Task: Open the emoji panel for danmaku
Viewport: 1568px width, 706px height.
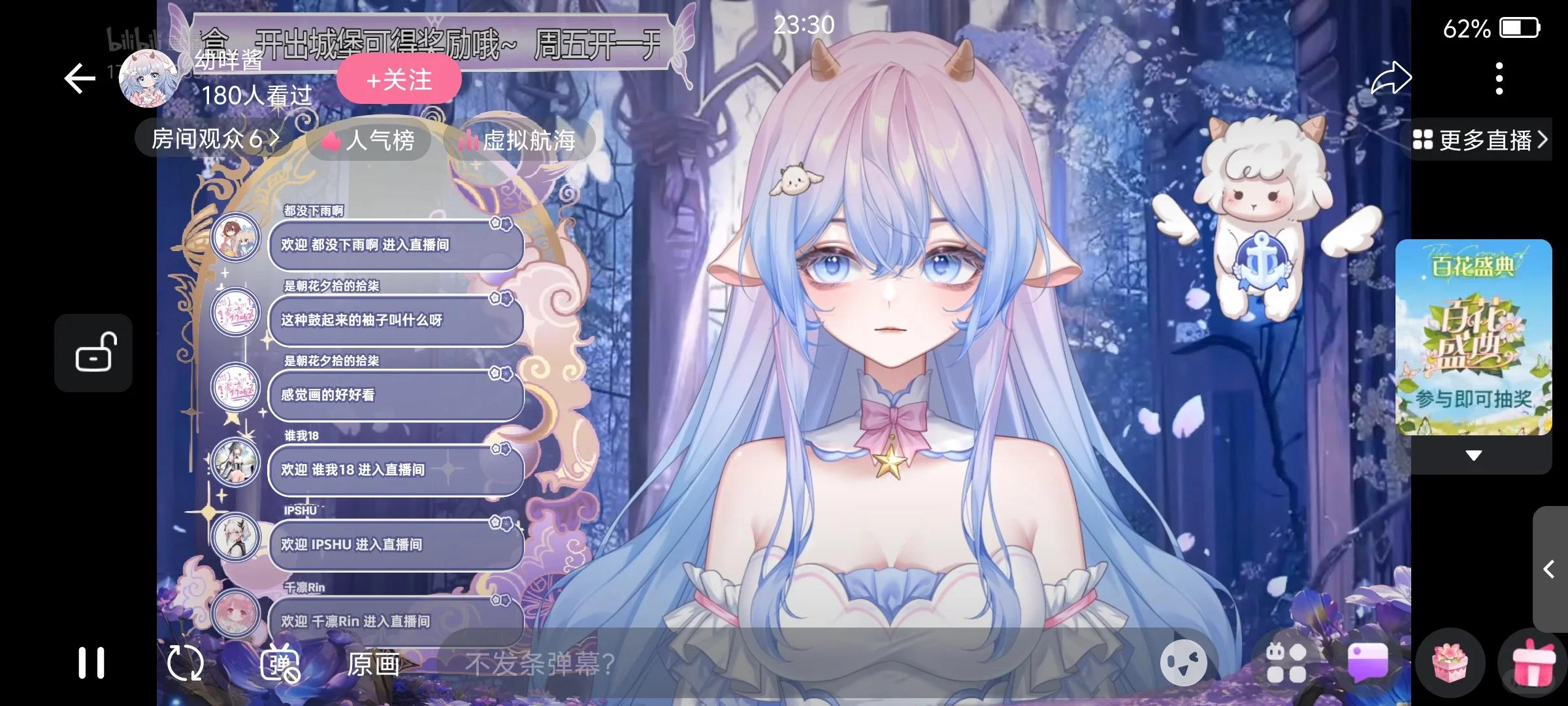Action: click(x=1183, y=662)
